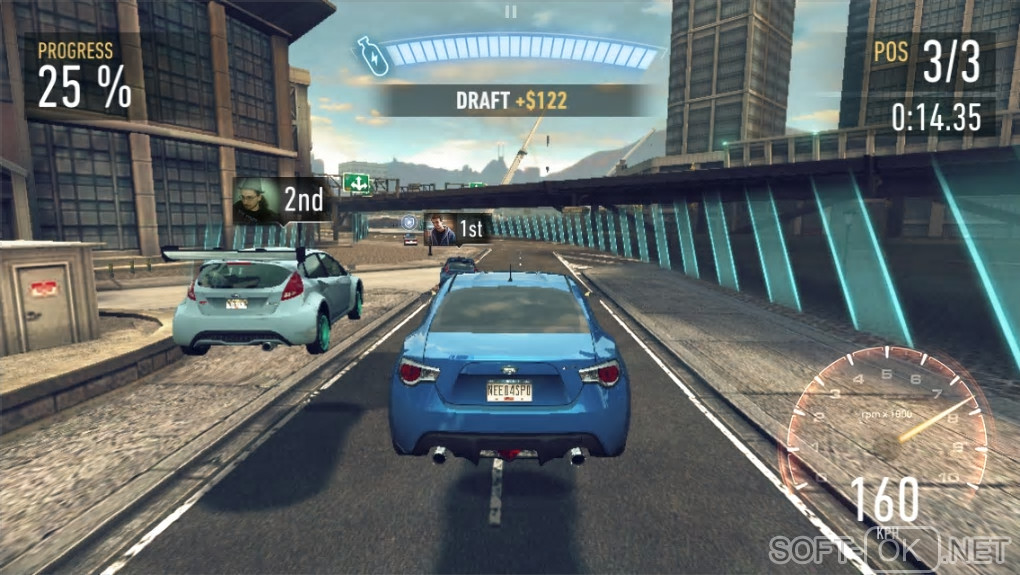The width and height of the screenshot is (1020, 575).
Task: Tap the nitro bottle icon
Action: [371, 57]
